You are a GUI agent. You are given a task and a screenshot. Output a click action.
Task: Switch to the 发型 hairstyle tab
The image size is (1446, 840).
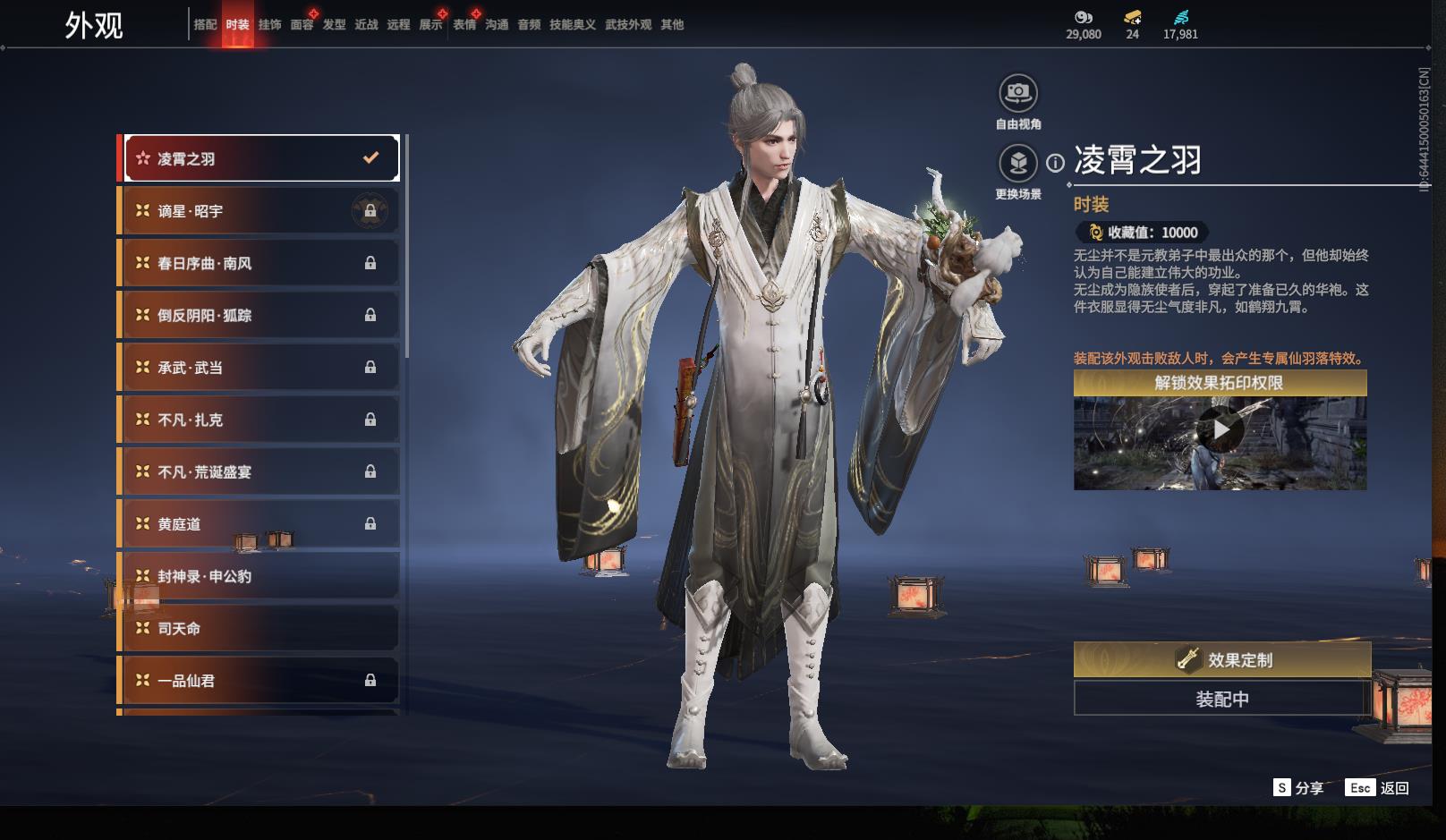coord(334,25)
